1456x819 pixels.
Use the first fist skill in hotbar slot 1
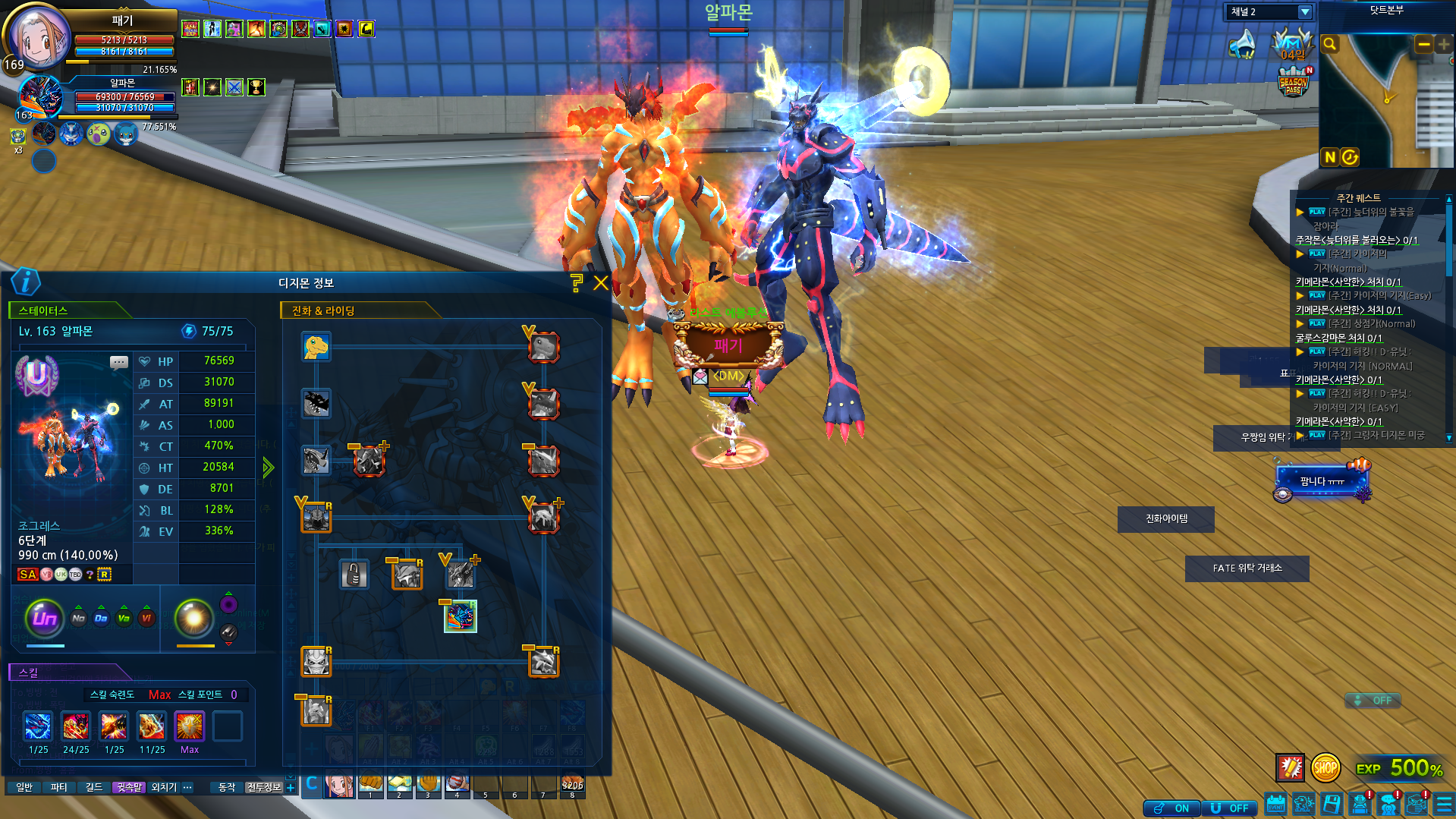click(370, 783)
